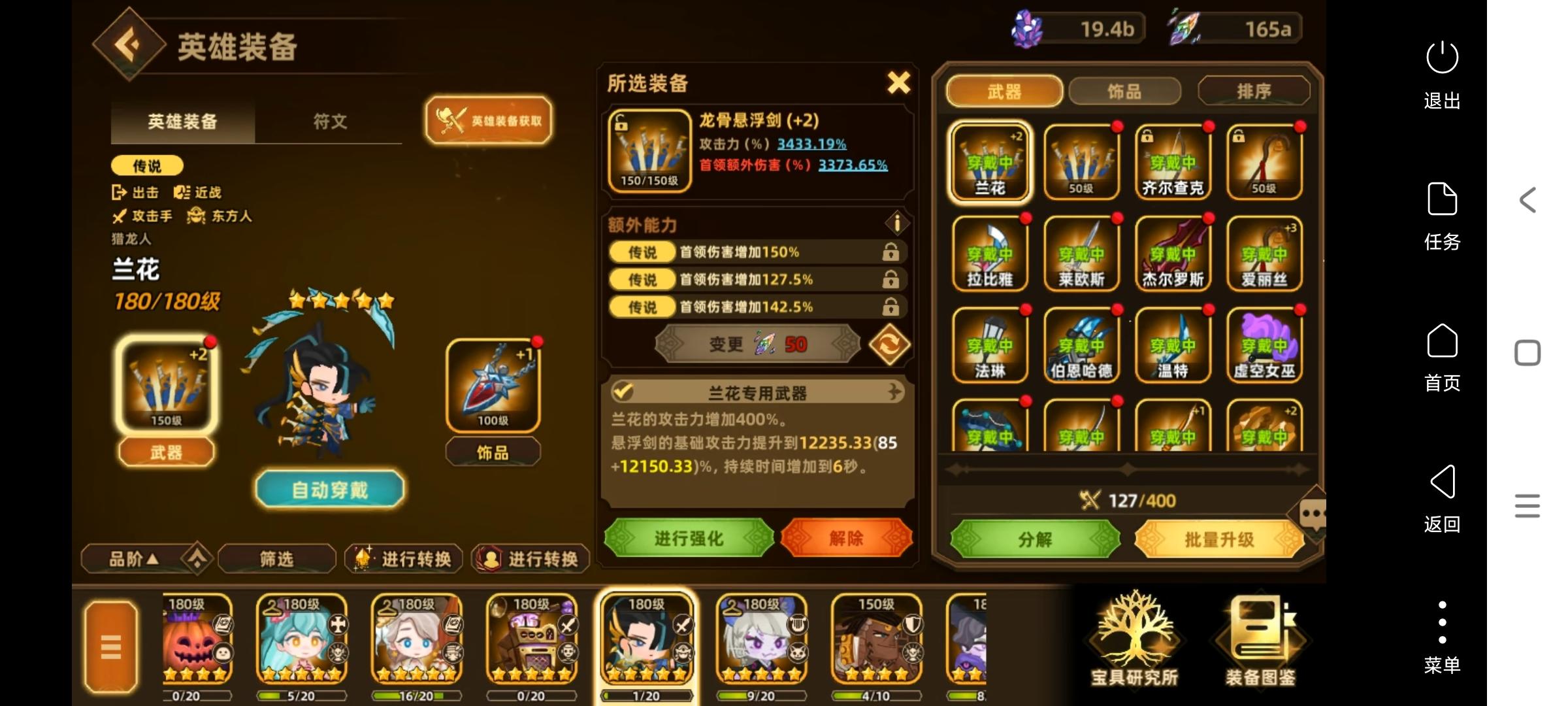Open 英雄装备获取 with the axe icon
The width and height of the screenshot is (1568, 706).
(489, 120)
